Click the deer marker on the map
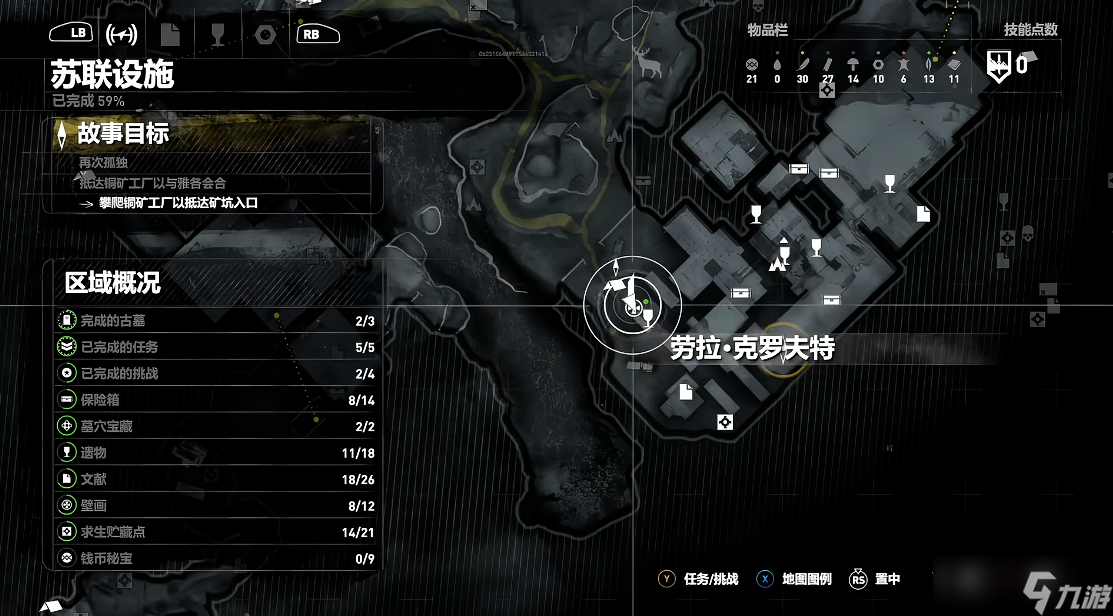The height and width of the screenshot is (616, 1113). [648, 64]
